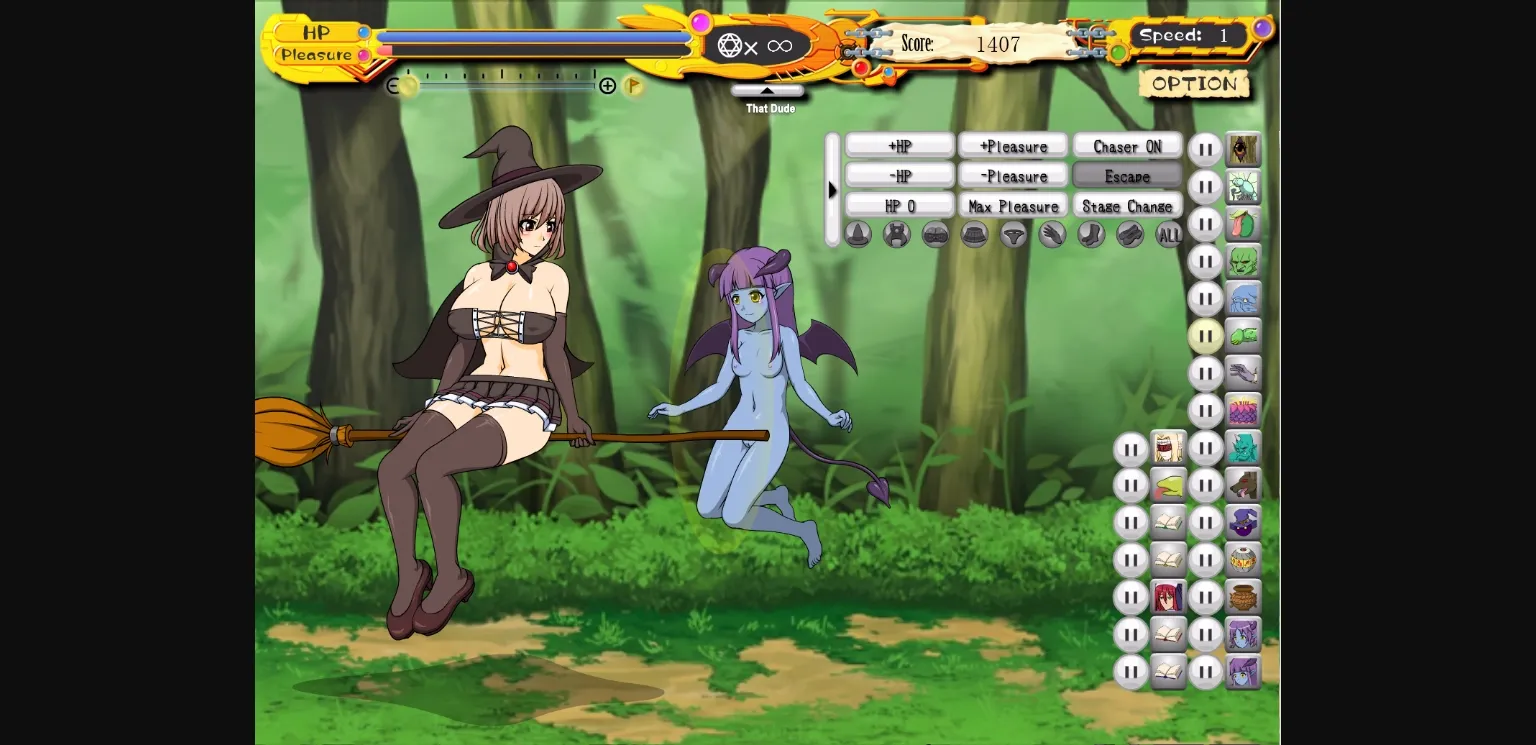
Task: Toggle pause on the highlighted yellow enemy entry
Action: [x=1206, y=336]
